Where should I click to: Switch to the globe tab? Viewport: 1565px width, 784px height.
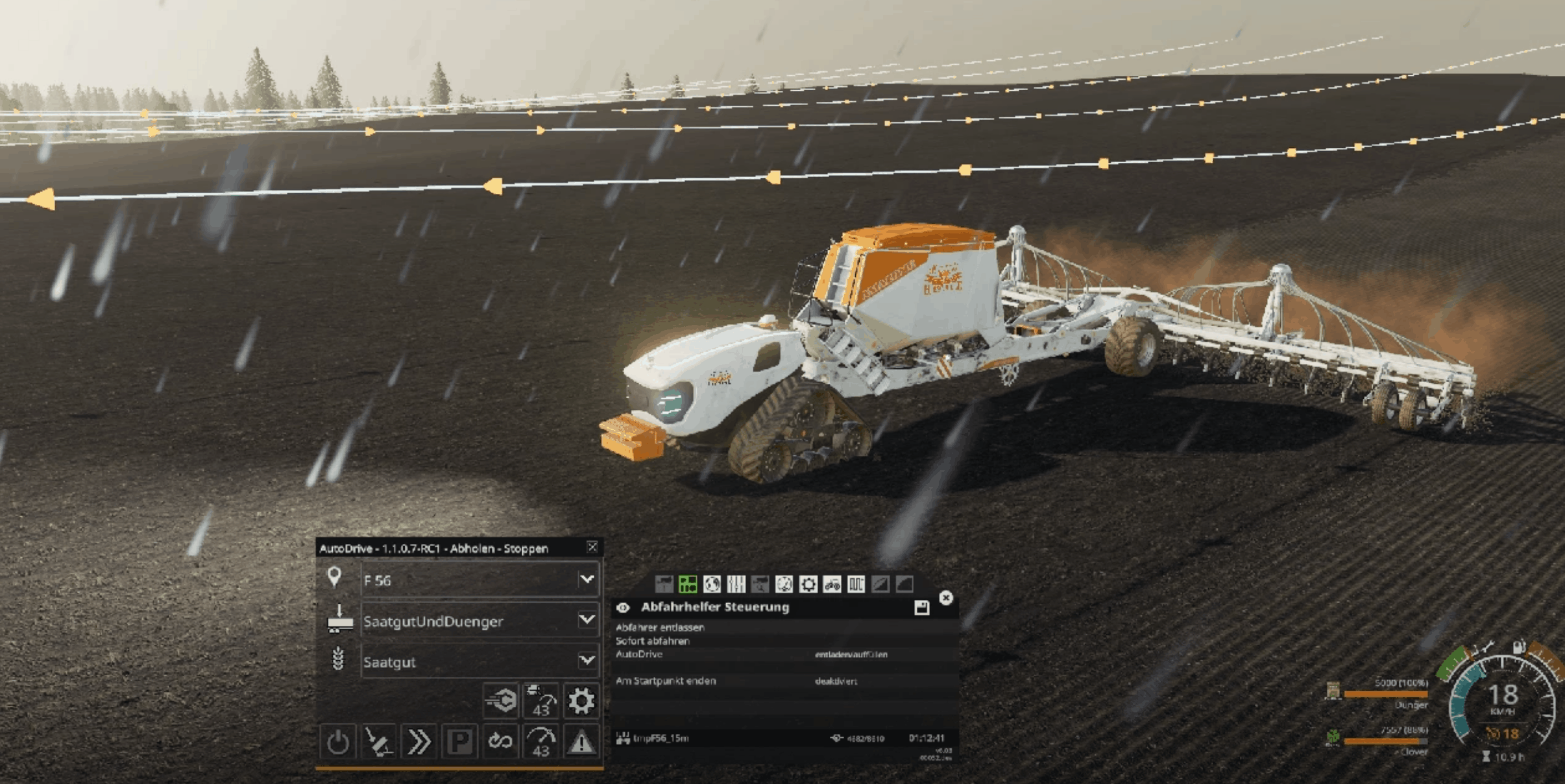pyautogui.click(x=712, y=584)
